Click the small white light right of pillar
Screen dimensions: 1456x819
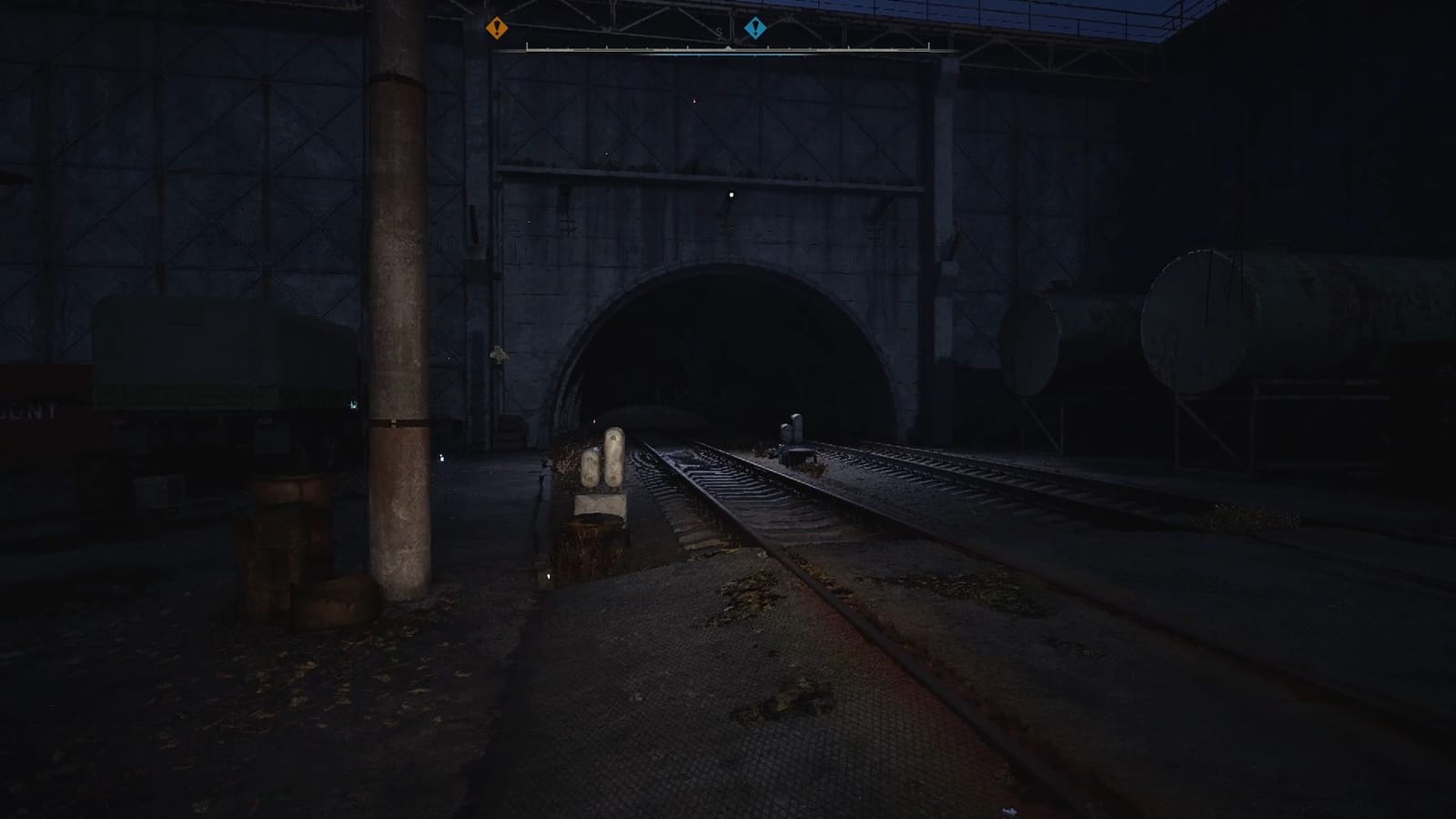441,458
